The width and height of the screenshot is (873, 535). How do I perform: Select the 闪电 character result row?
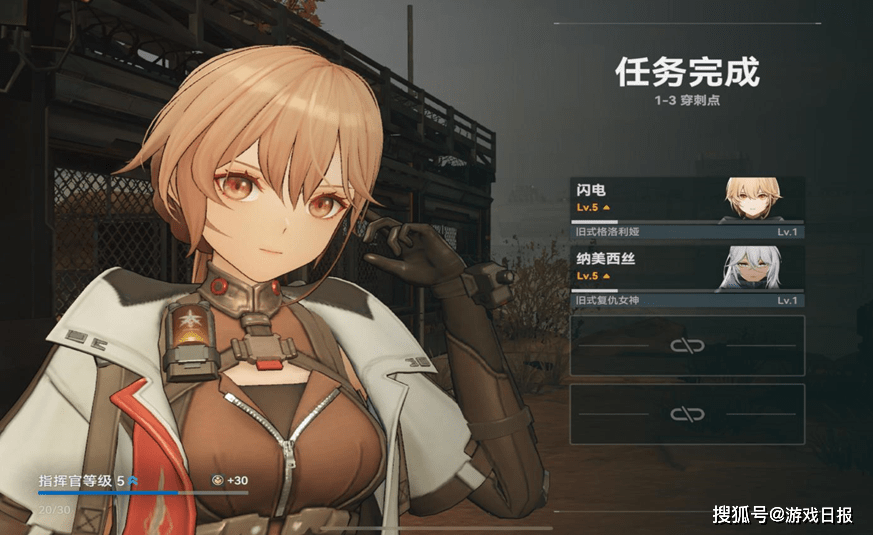coord(687,207)
